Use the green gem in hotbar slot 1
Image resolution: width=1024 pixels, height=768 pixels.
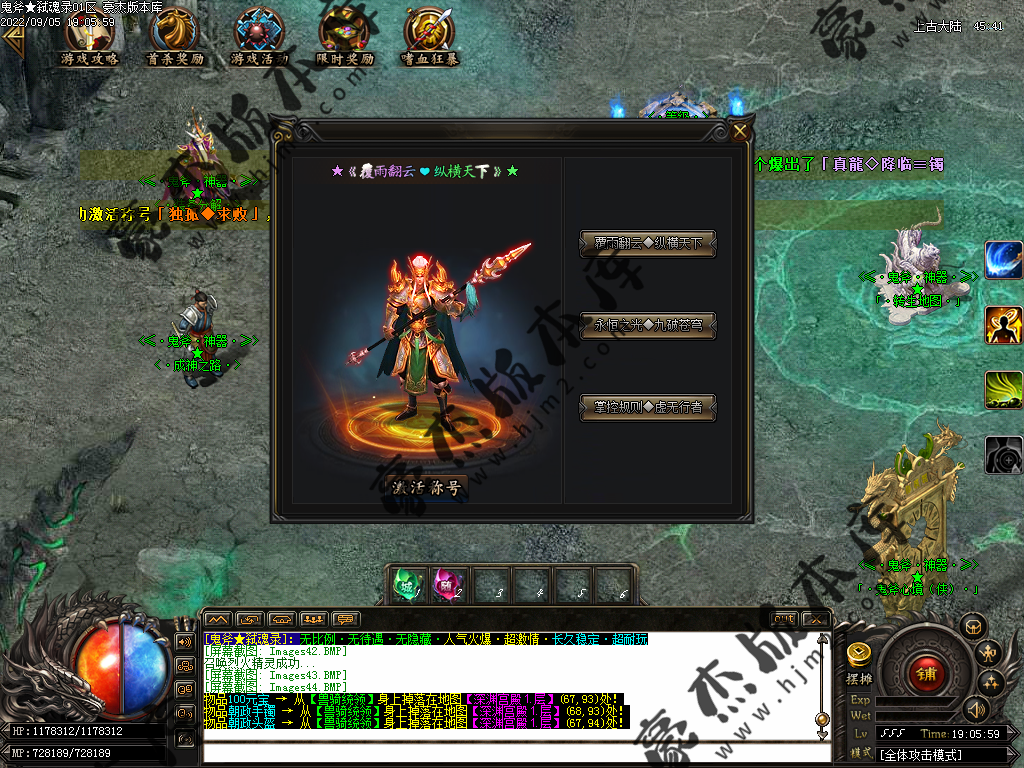tap(407, 585)
